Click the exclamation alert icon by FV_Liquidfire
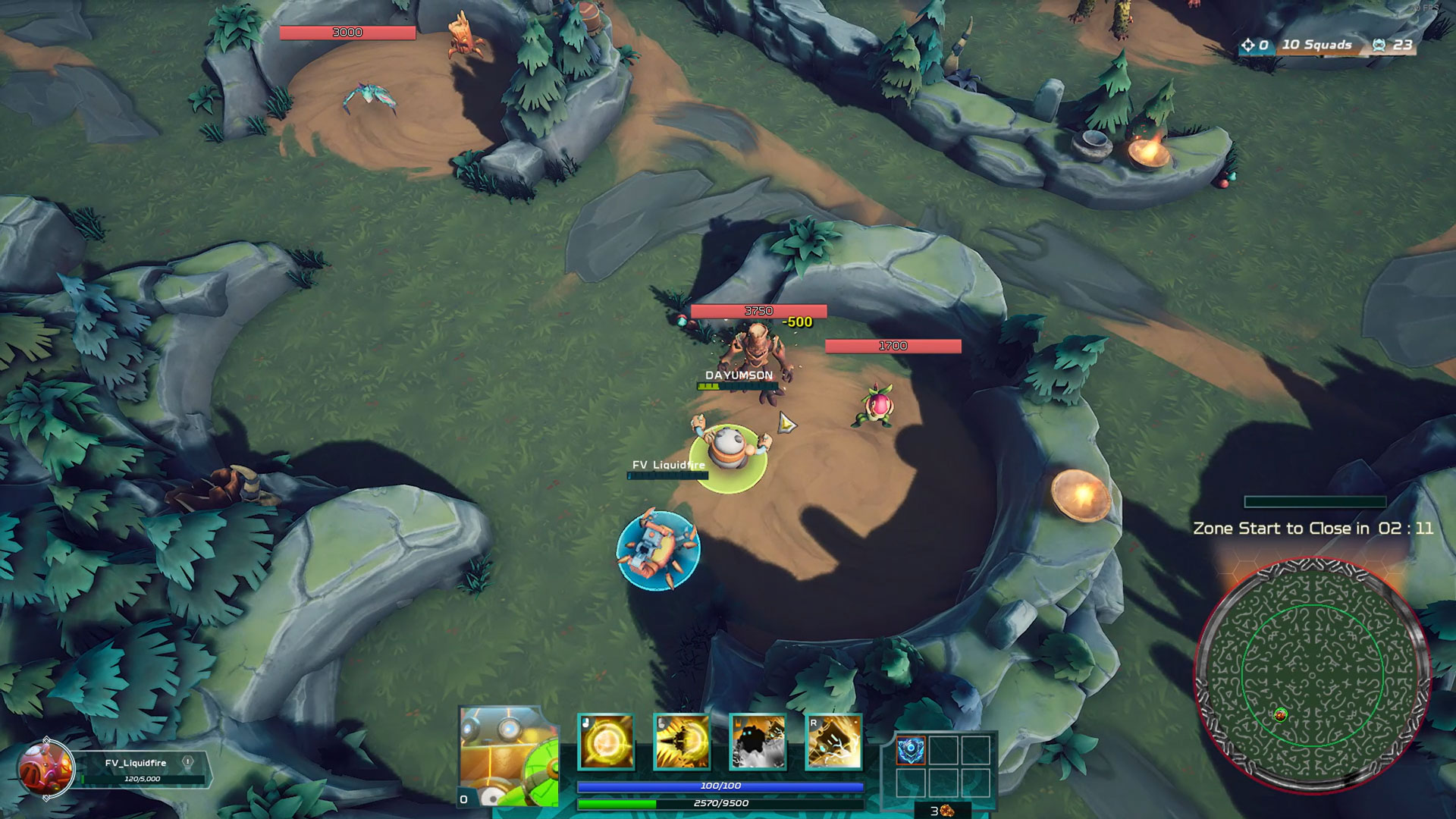This screenshot has width=1456, height=819. click(x=188, y=762)
